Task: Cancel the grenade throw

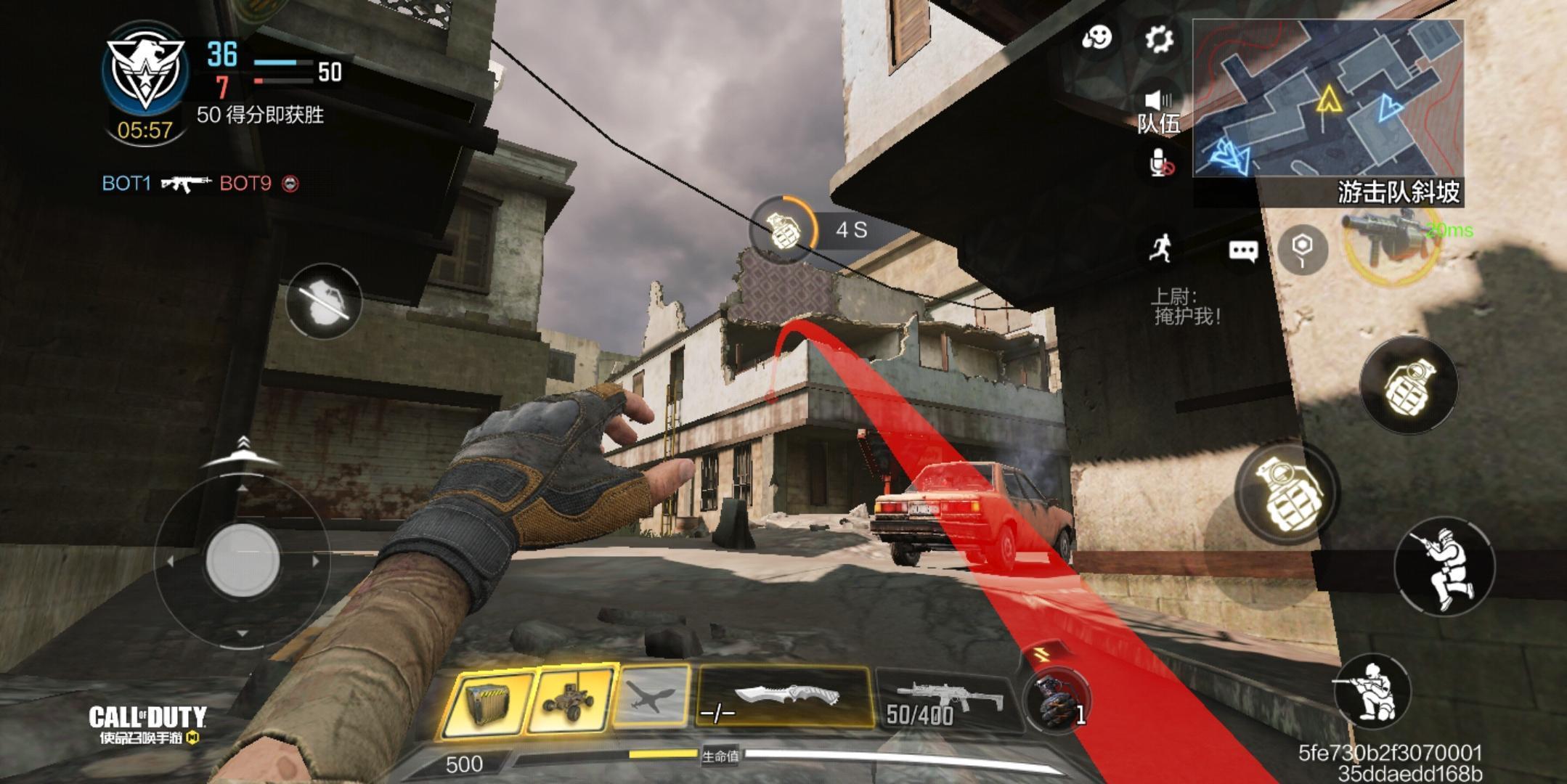Action: tap(323, 301)
